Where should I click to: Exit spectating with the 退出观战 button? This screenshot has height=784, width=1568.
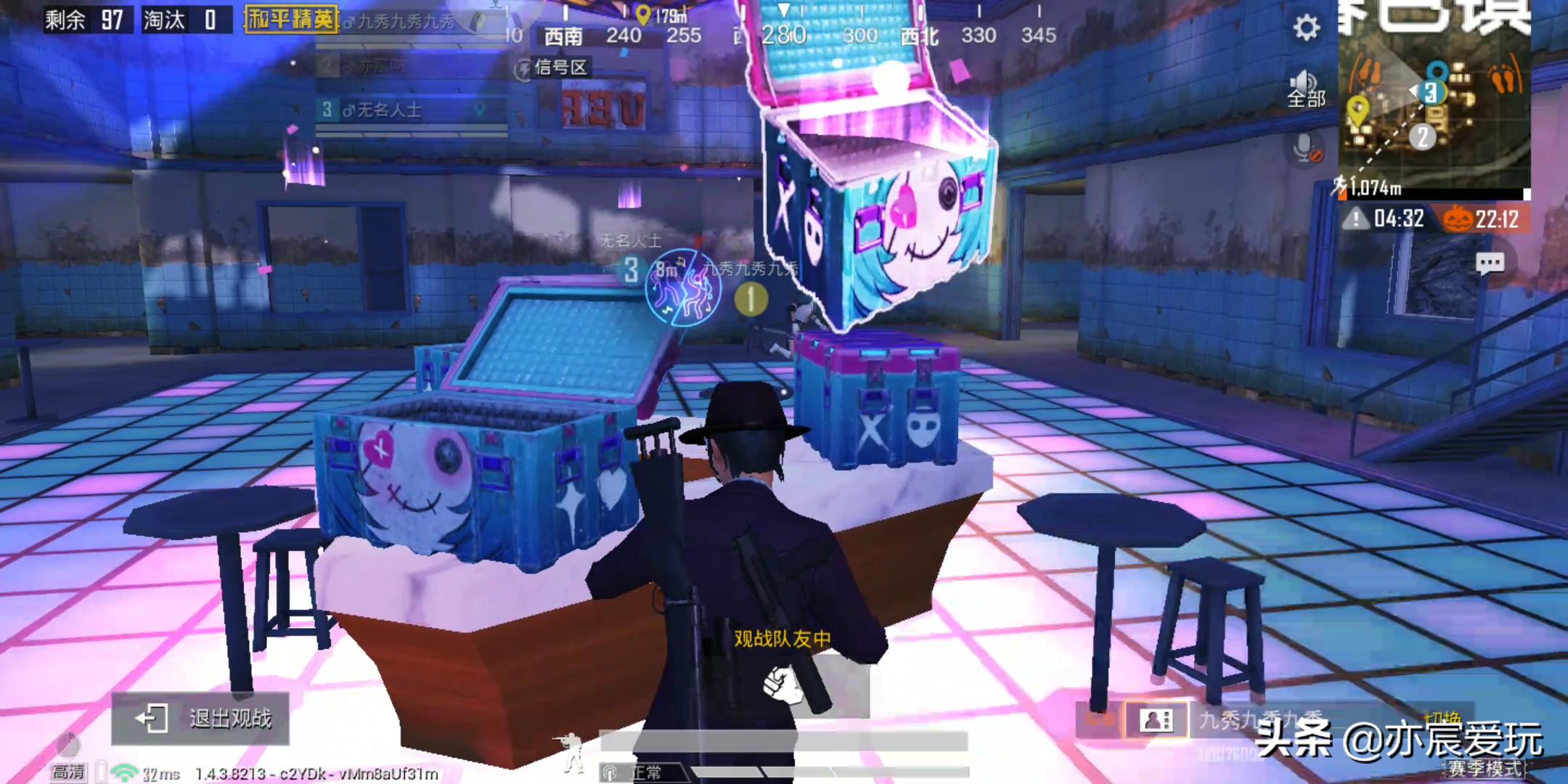pyautogui.click(x=201, y=719)
